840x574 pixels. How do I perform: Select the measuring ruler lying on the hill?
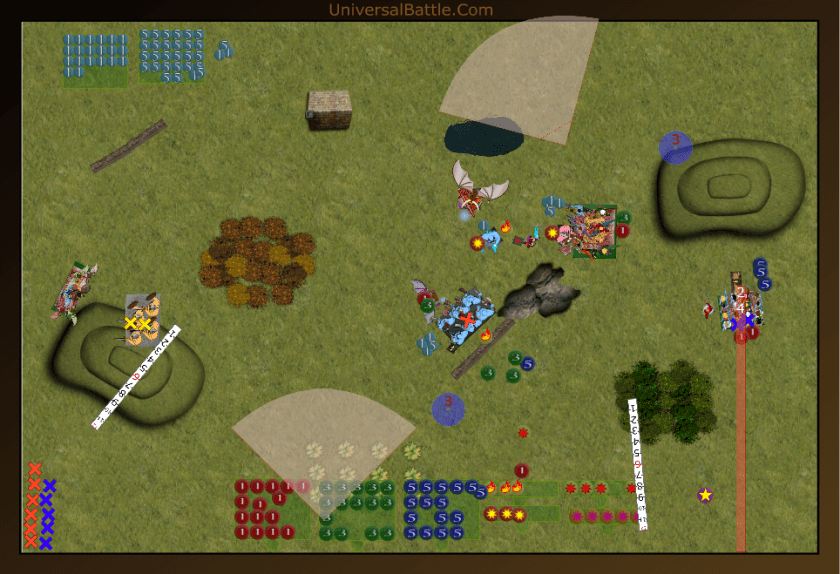click(136, 377)
